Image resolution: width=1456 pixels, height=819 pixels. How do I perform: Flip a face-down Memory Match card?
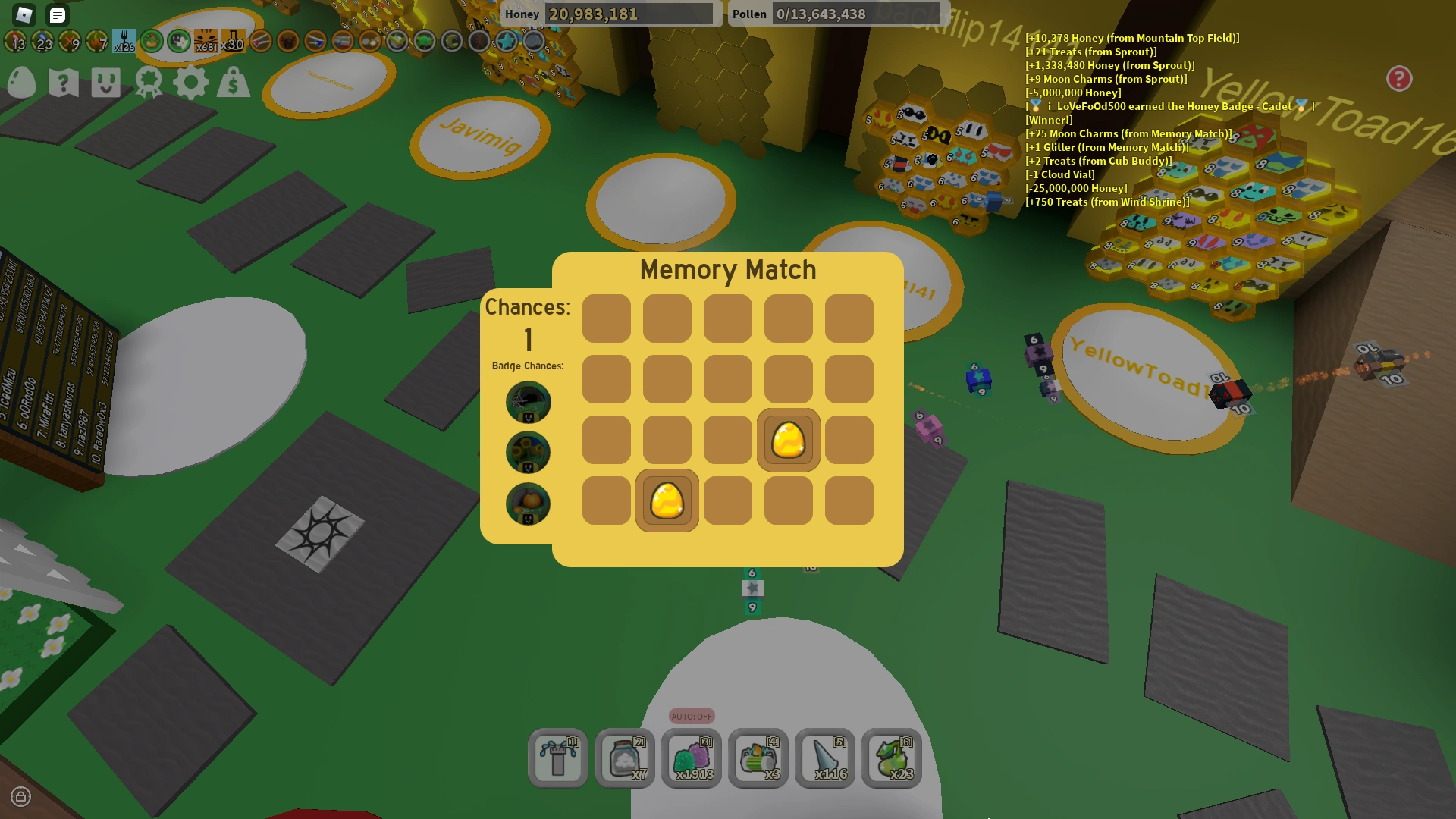click(x=607, y=318)
